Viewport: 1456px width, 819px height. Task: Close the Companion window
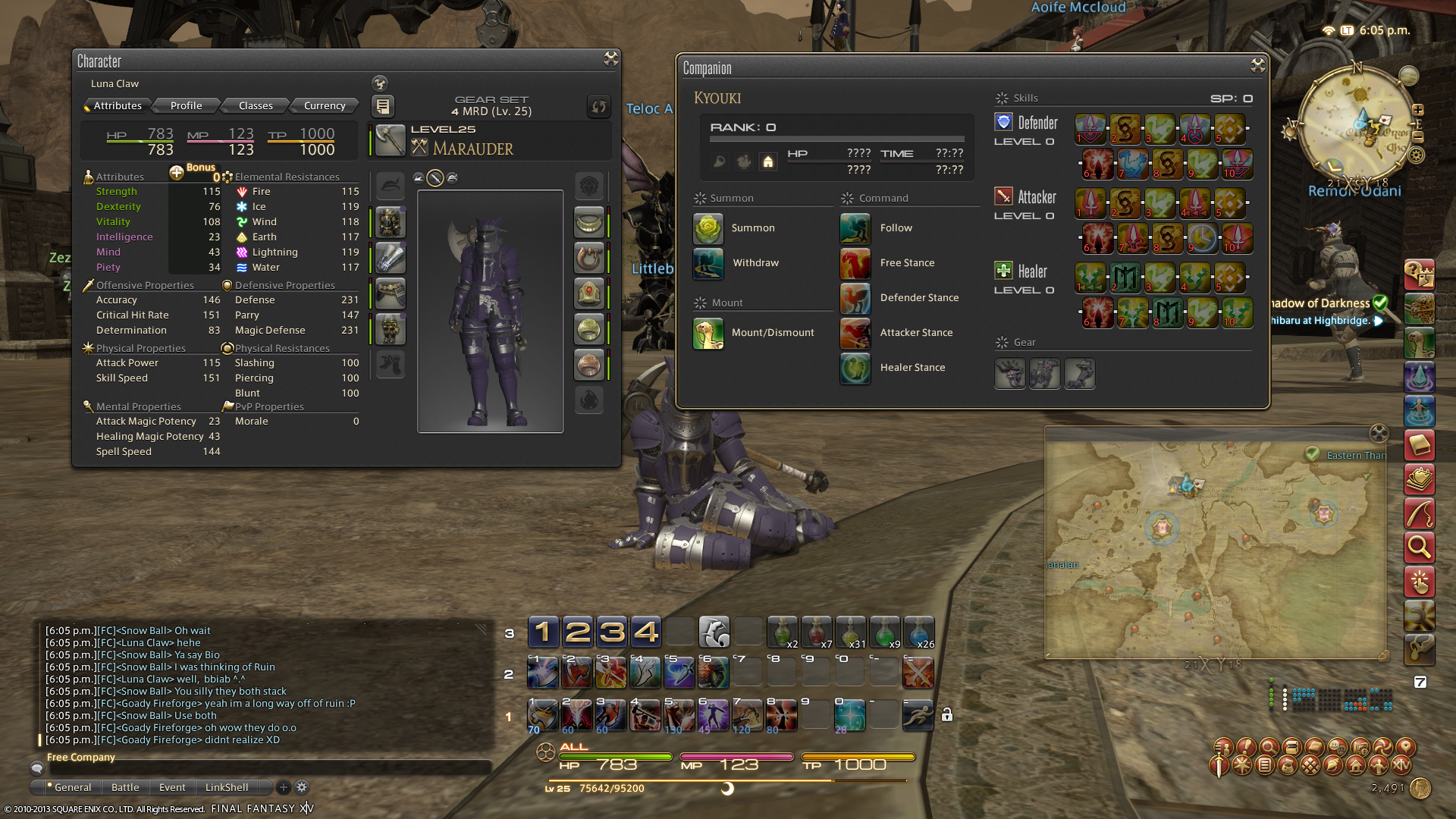click(x=1257, y=66)
